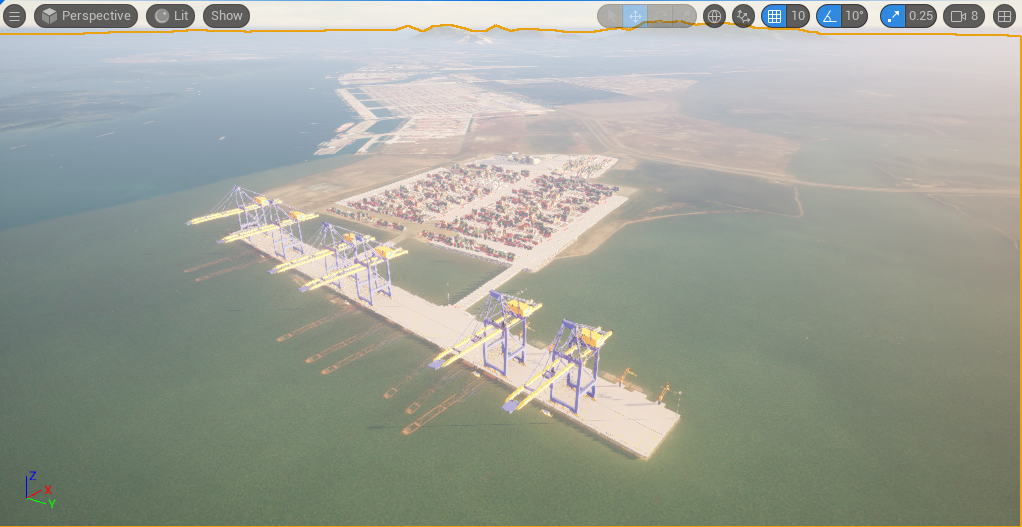Open the viewport options hamburger menu
1022x527 pixels.
click(x=15, y=16)
